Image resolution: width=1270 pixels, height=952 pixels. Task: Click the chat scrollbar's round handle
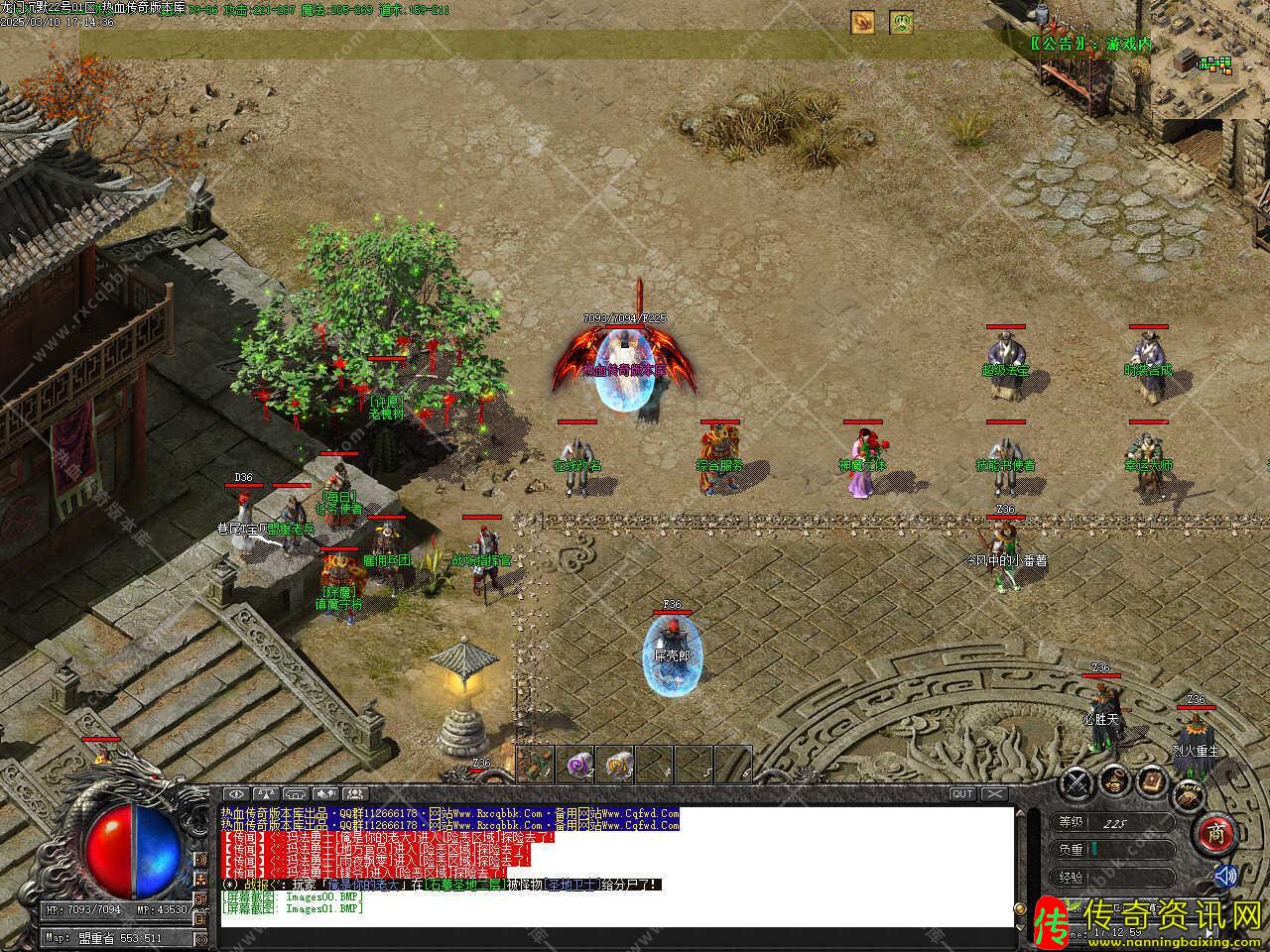click(1020, 908)
